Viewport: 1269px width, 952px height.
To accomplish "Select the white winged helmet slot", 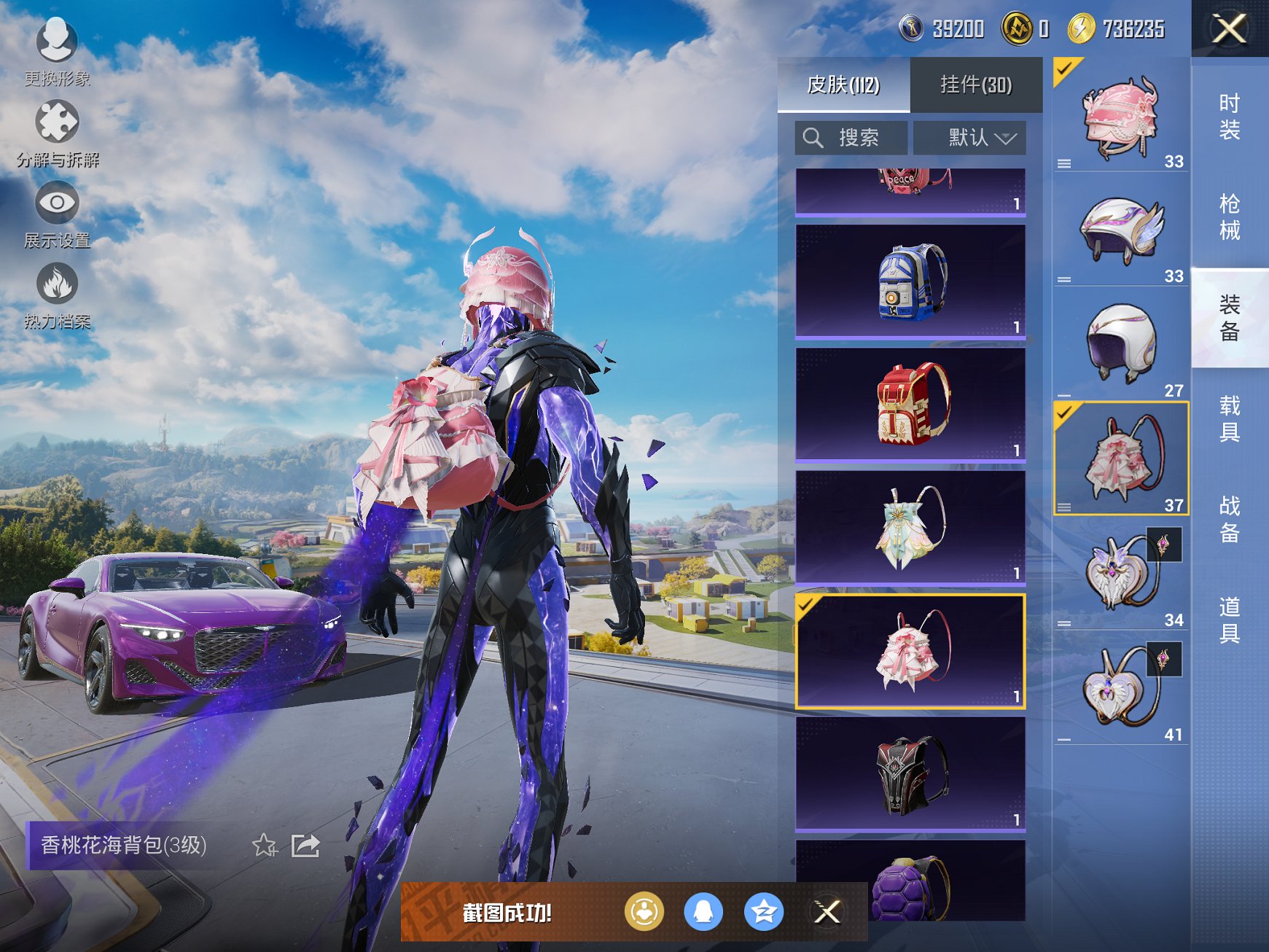I will (x=1121, y=230).
